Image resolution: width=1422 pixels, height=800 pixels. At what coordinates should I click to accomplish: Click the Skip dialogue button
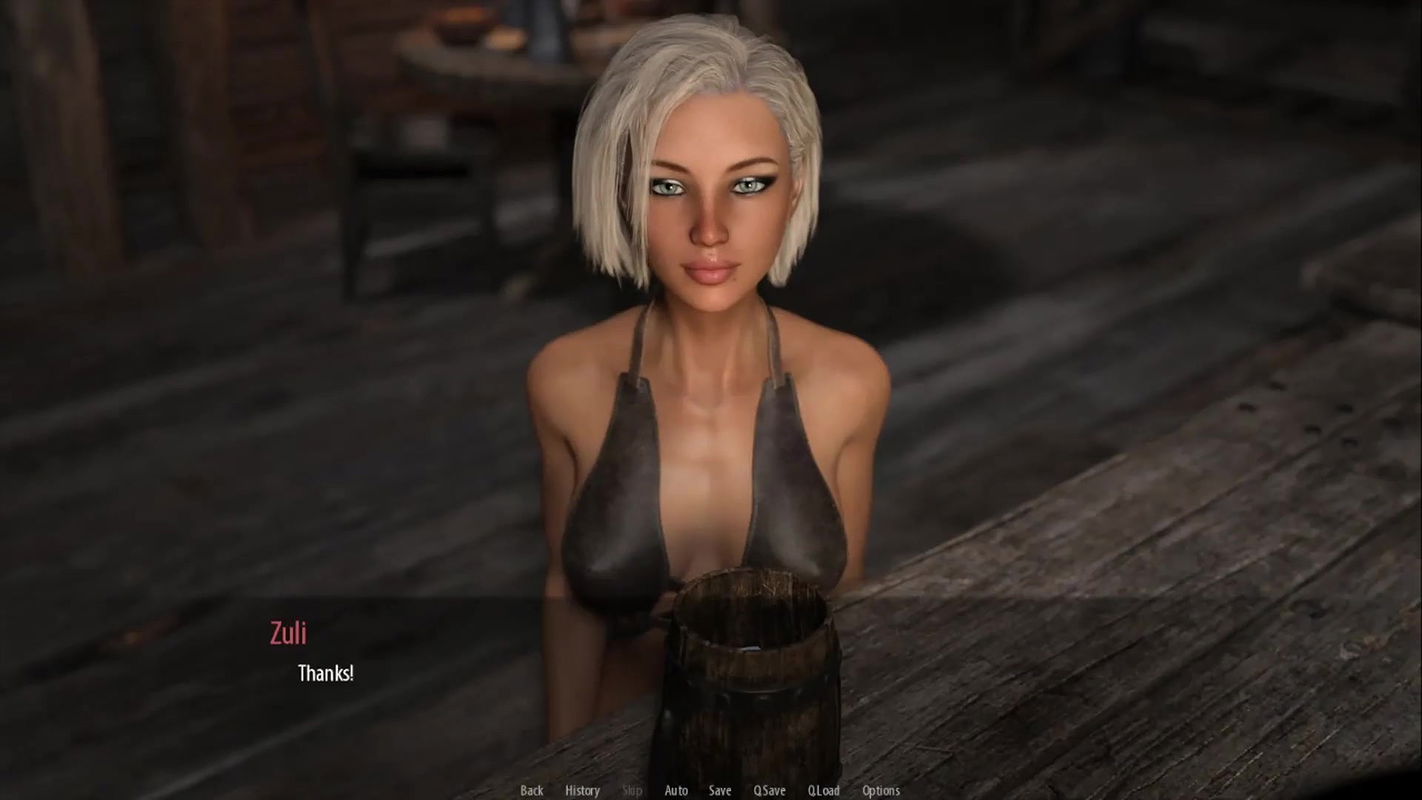pos(632,790)
